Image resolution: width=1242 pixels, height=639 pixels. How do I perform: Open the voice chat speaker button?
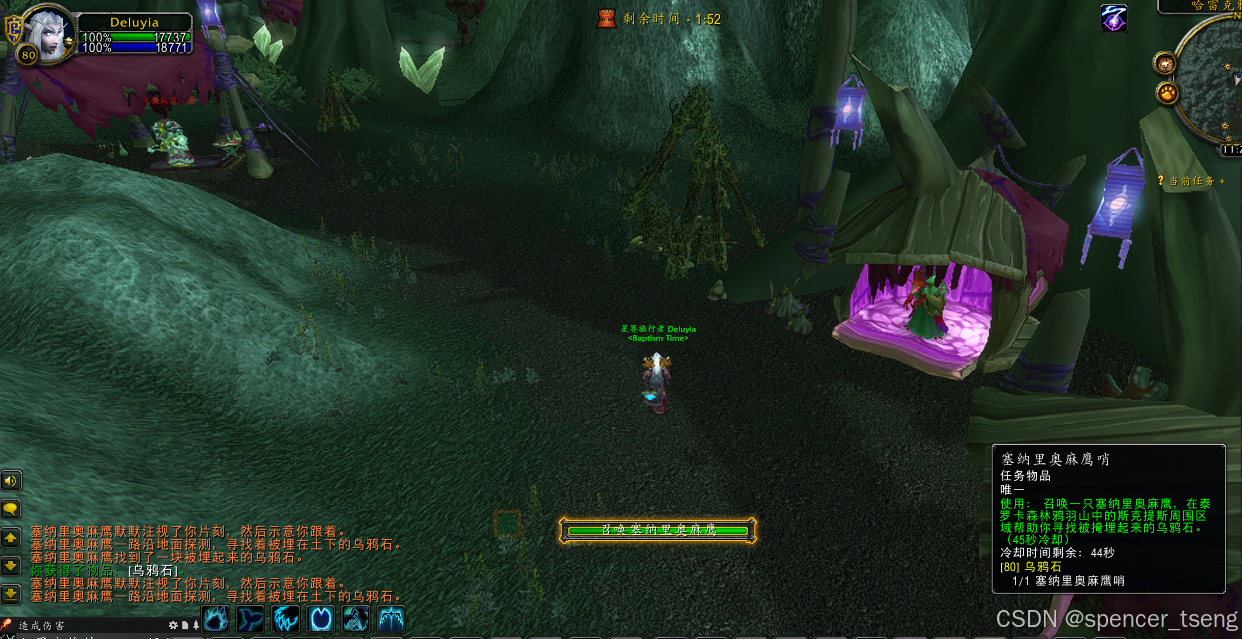click(x=11, y=480)
